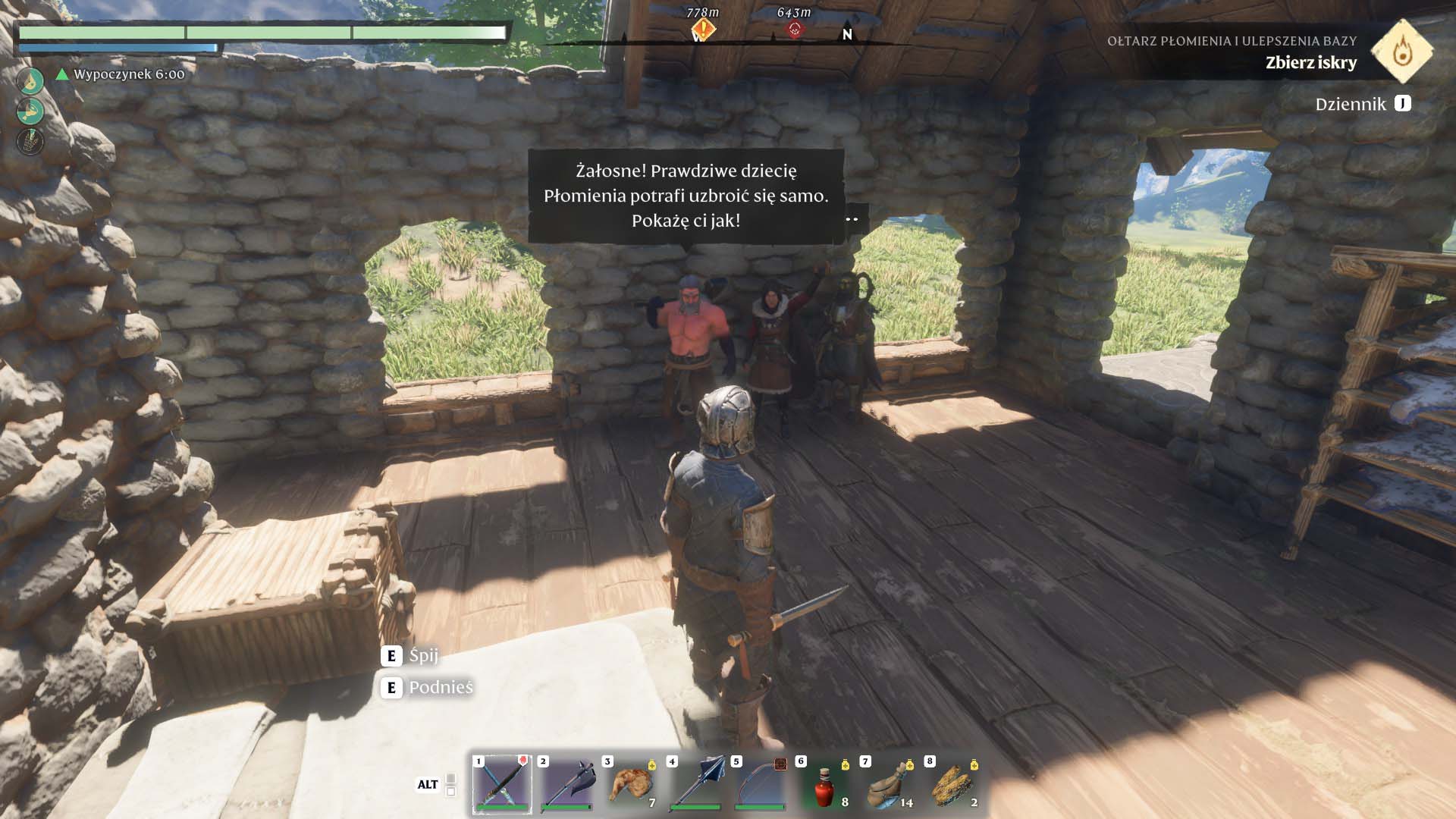Choose the bread food slot
The height and width of the screenshot is (819, 1456).
(x=953, y=785)
